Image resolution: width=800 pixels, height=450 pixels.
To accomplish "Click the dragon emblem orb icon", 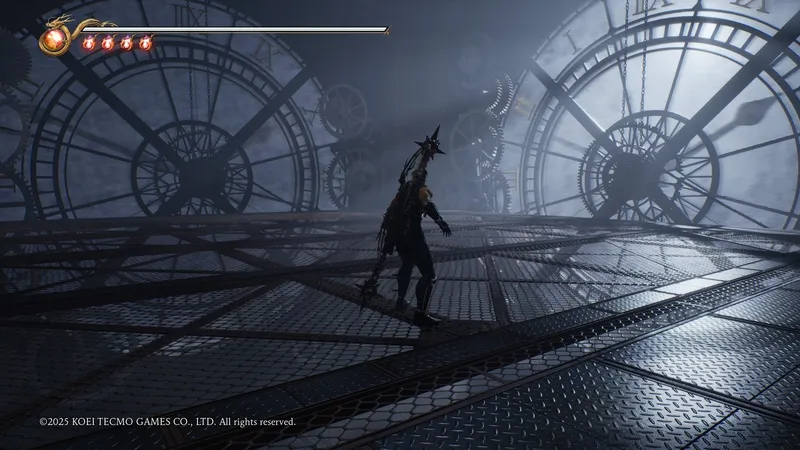I will click(x=52, y=41).
